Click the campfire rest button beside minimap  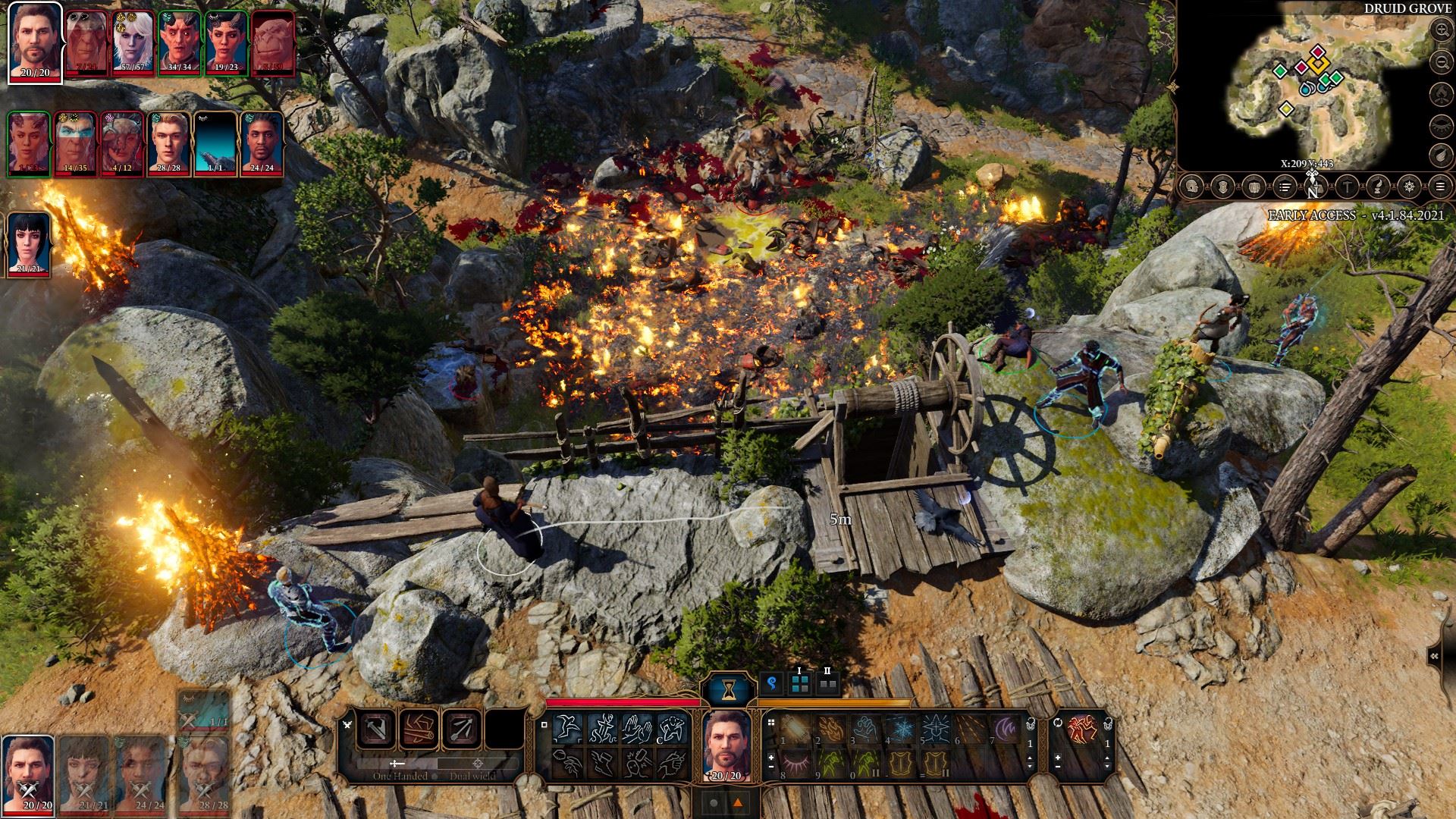[x=1441, y=94]
